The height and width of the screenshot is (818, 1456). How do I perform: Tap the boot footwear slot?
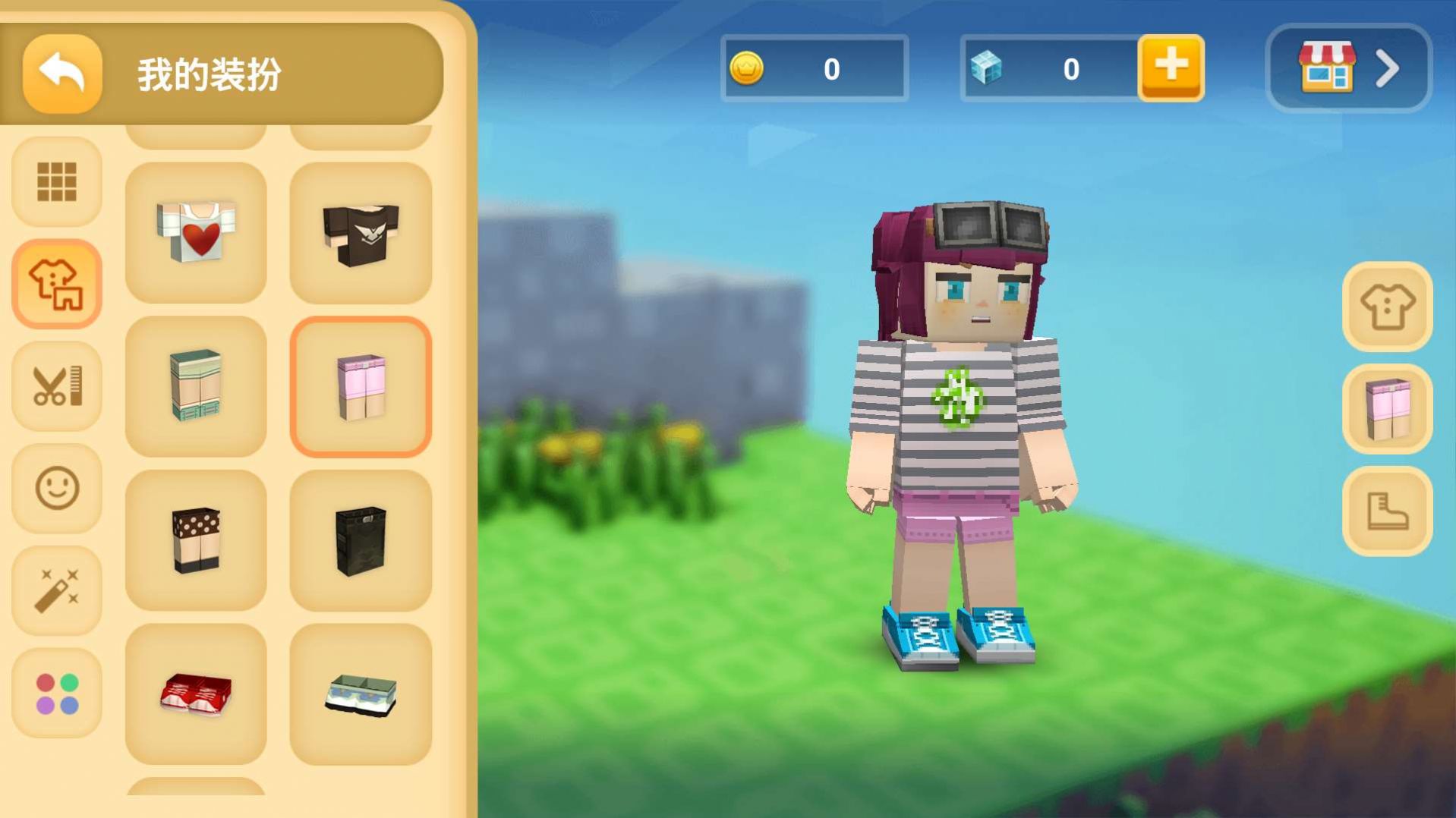click(x=1387, y=511)
